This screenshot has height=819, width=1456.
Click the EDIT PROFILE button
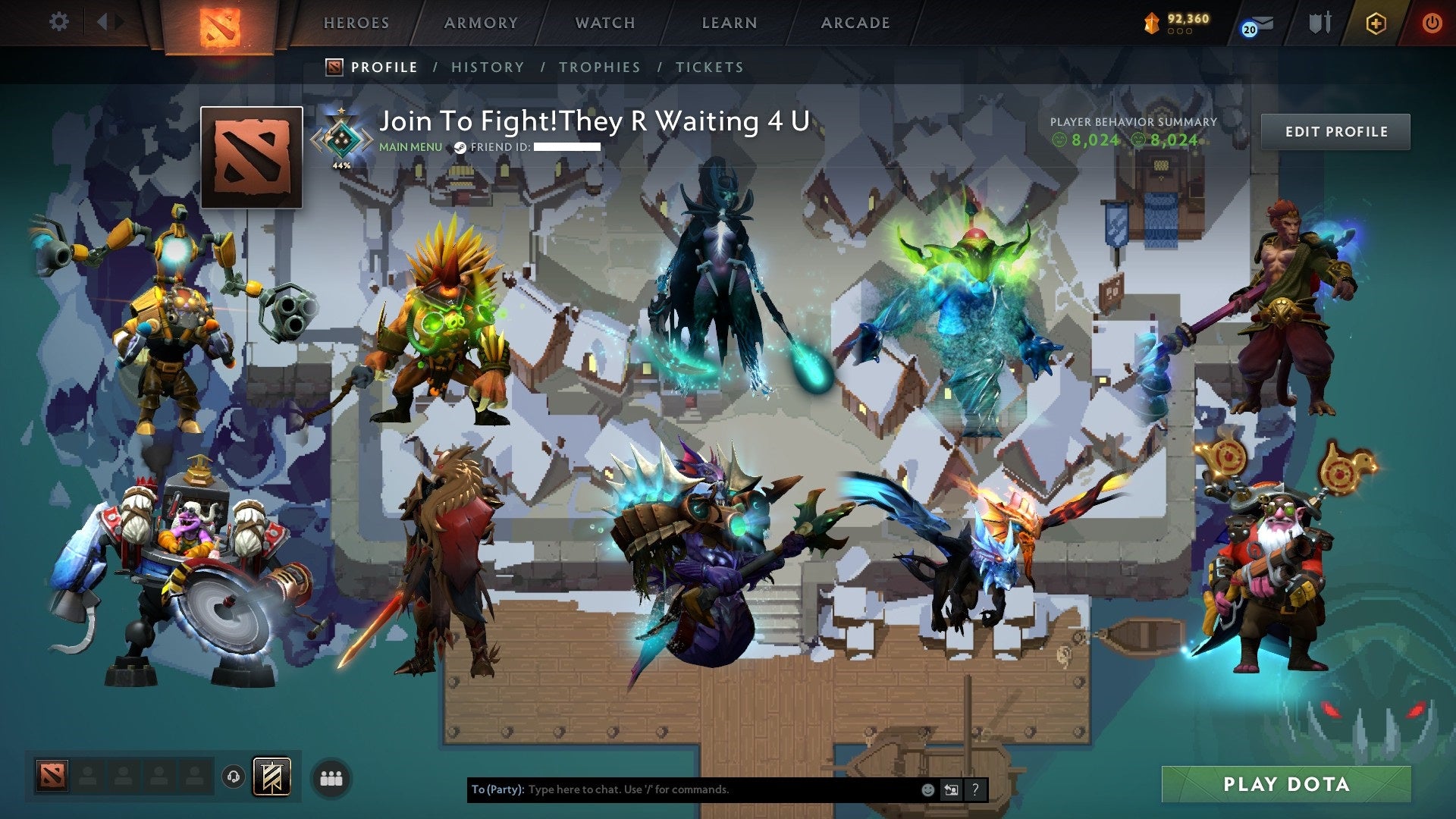[x=1335, y=130]
